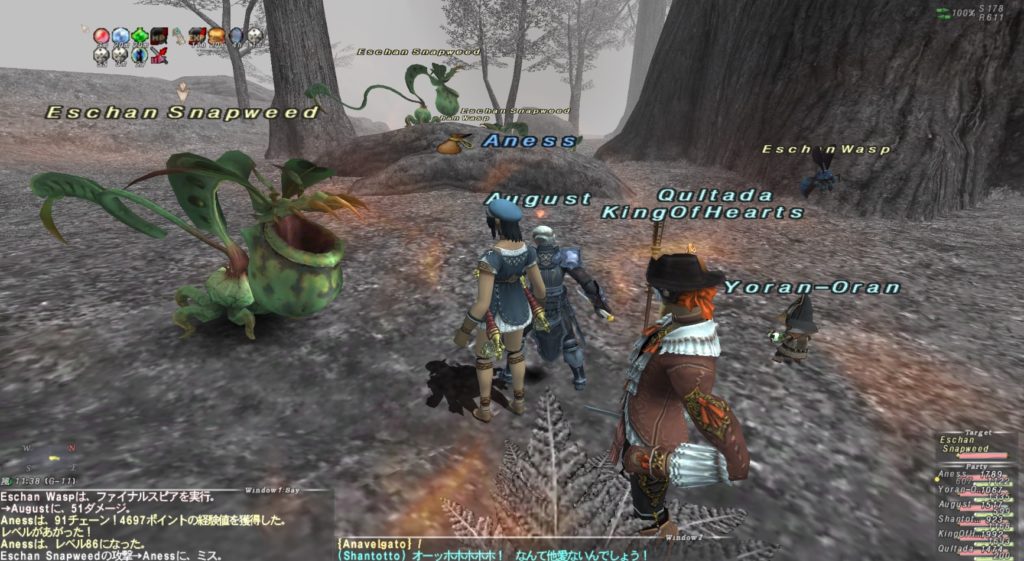Select the red orb status effect icon
Screen dimensions: 1024x561
click(x=102, y=37)
